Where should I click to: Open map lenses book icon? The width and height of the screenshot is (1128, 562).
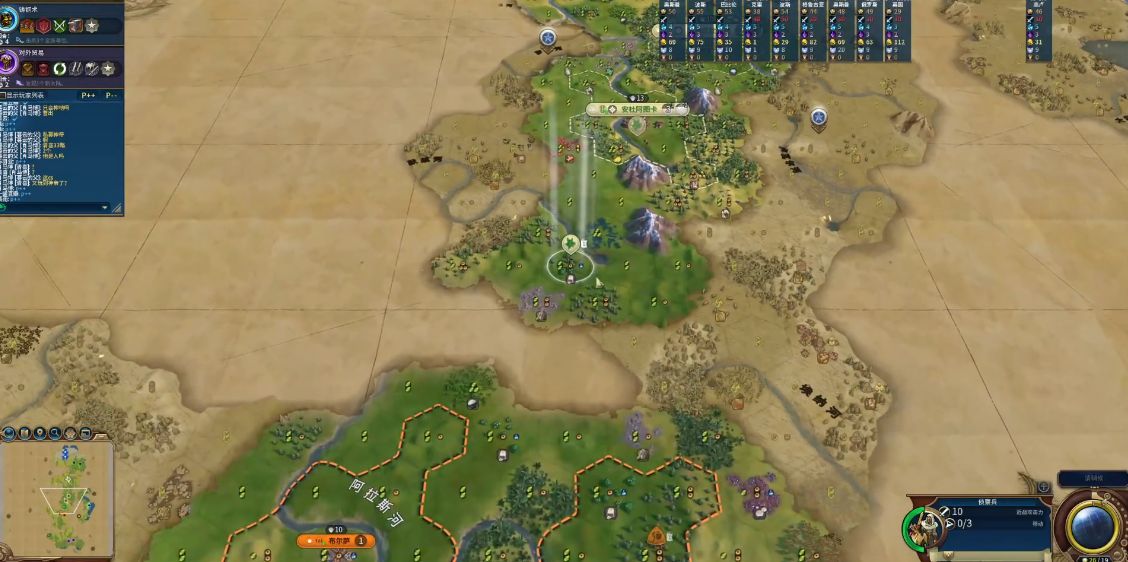tap(24, 433)
